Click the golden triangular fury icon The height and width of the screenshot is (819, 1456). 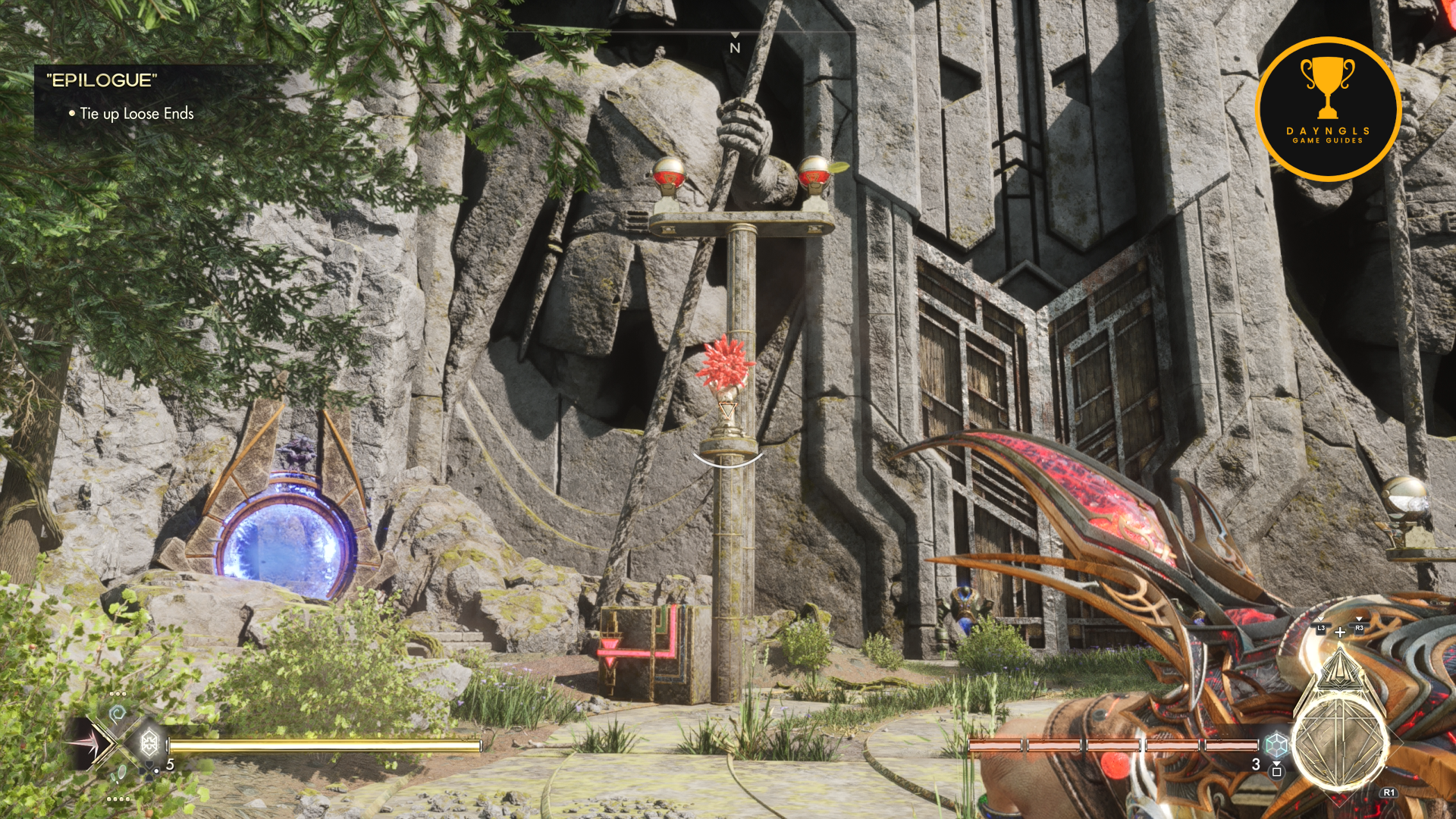click(1339, 667)
